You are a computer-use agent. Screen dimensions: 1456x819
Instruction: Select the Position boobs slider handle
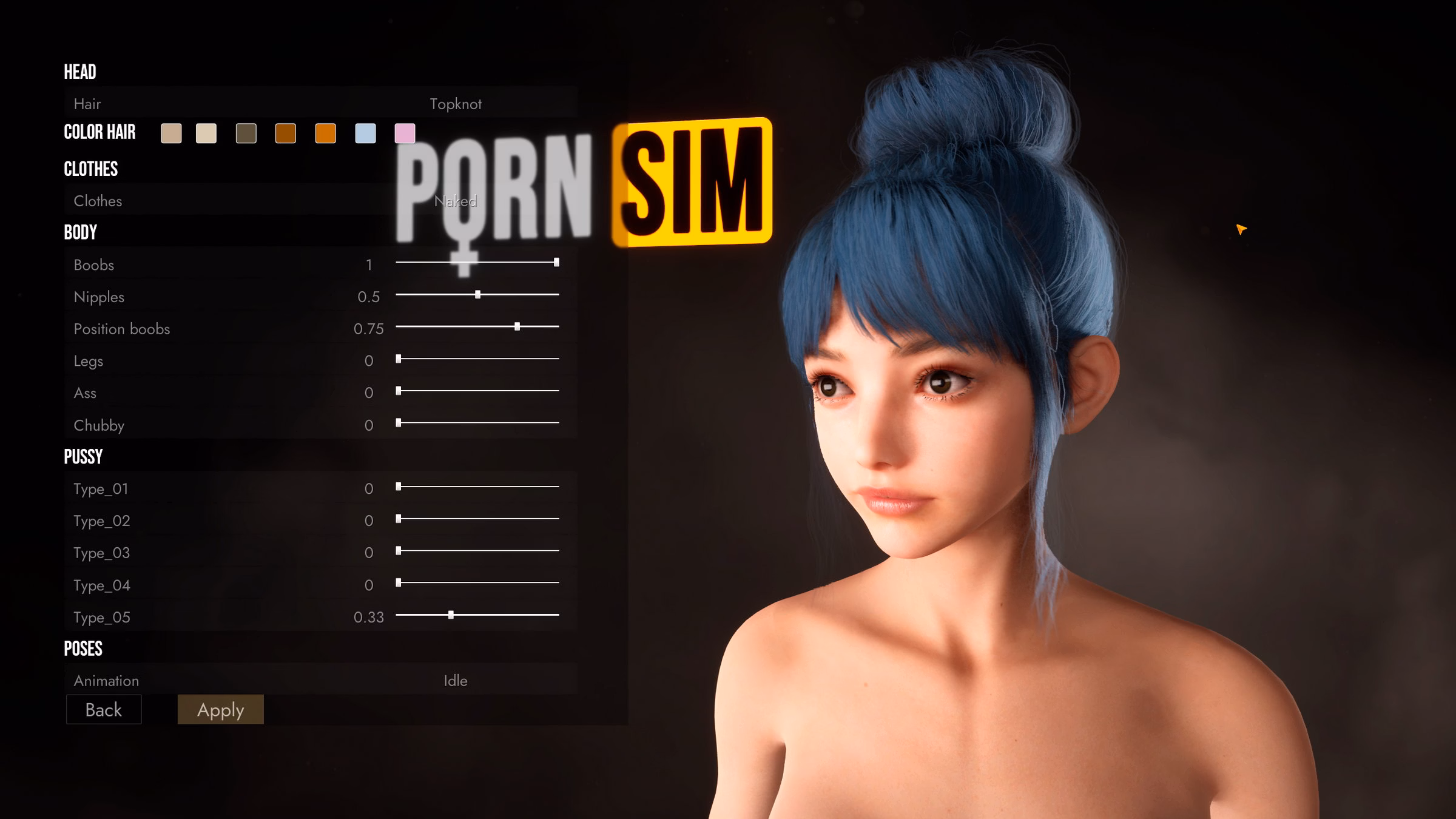pyautogui.click(x=517, y=328)
